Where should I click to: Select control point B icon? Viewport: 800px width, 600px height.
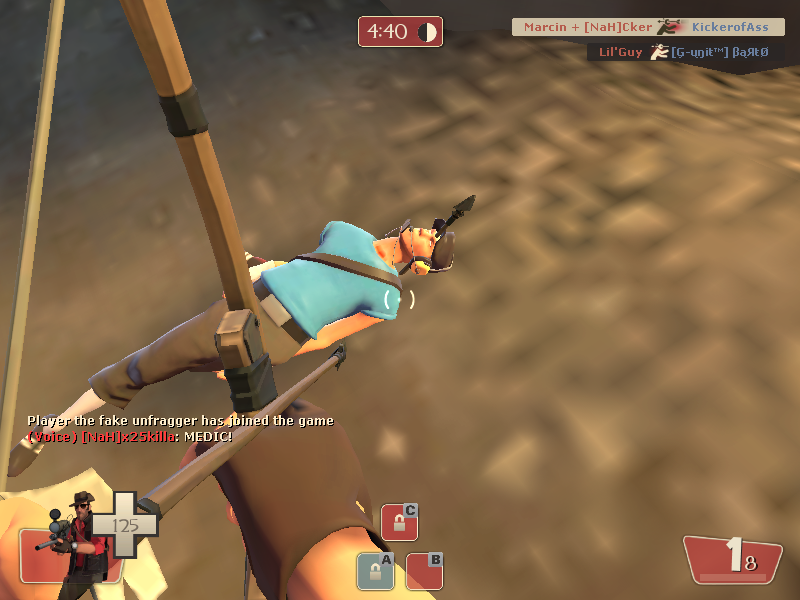424,571
